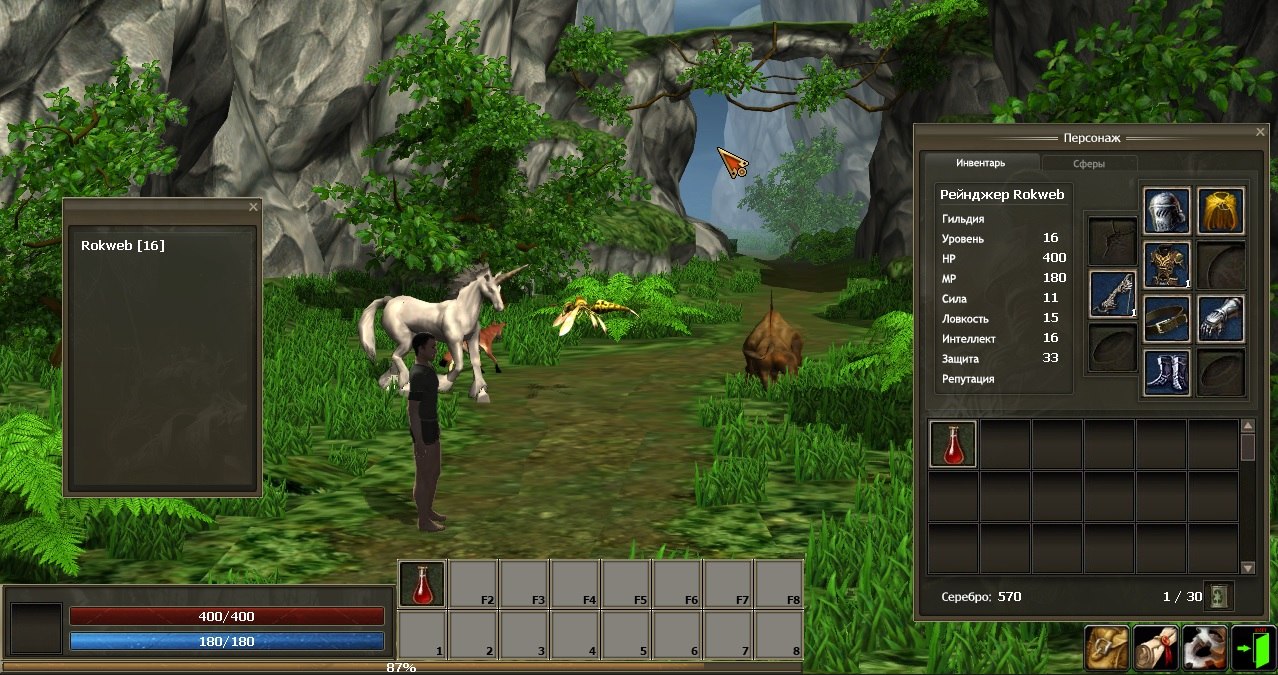This screenshot has height=675, width=1278.
Task: Choose the equipped bow weapon slot
Action: point(1113,295)
